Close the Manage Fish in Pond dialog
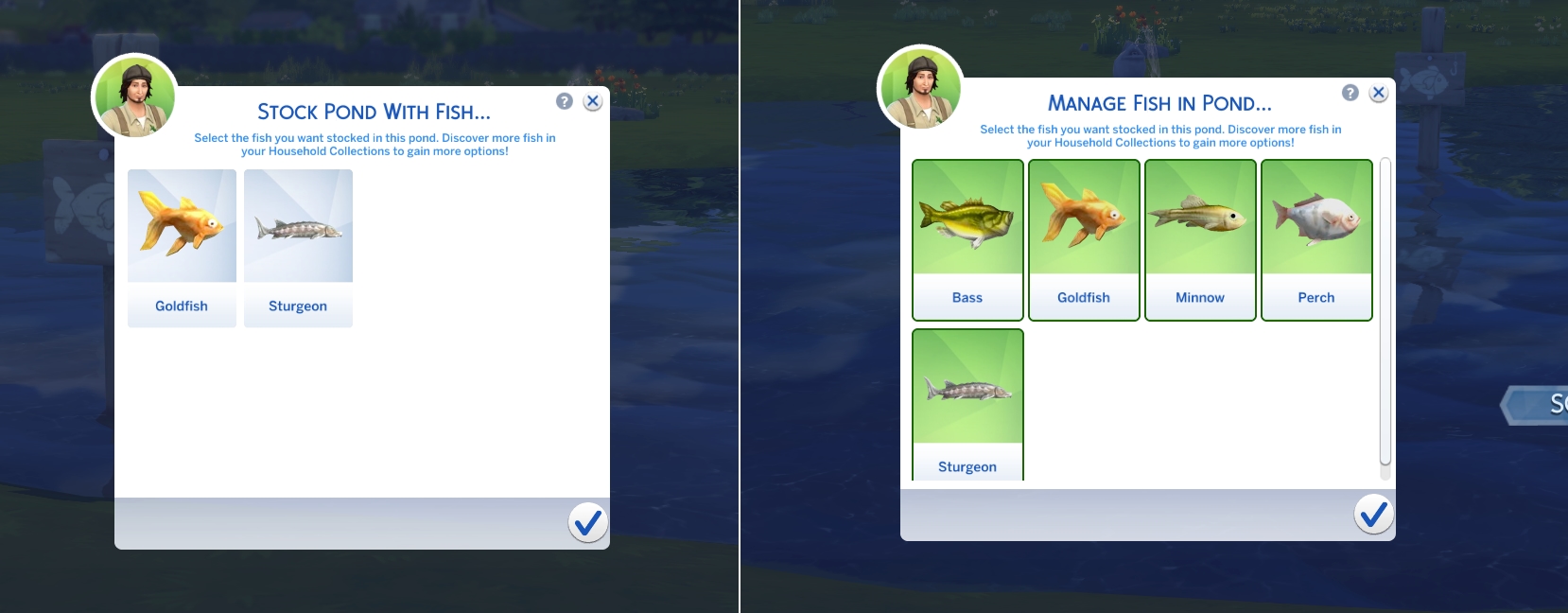Screen dimensions: 1568x613 coord(1379,93)
